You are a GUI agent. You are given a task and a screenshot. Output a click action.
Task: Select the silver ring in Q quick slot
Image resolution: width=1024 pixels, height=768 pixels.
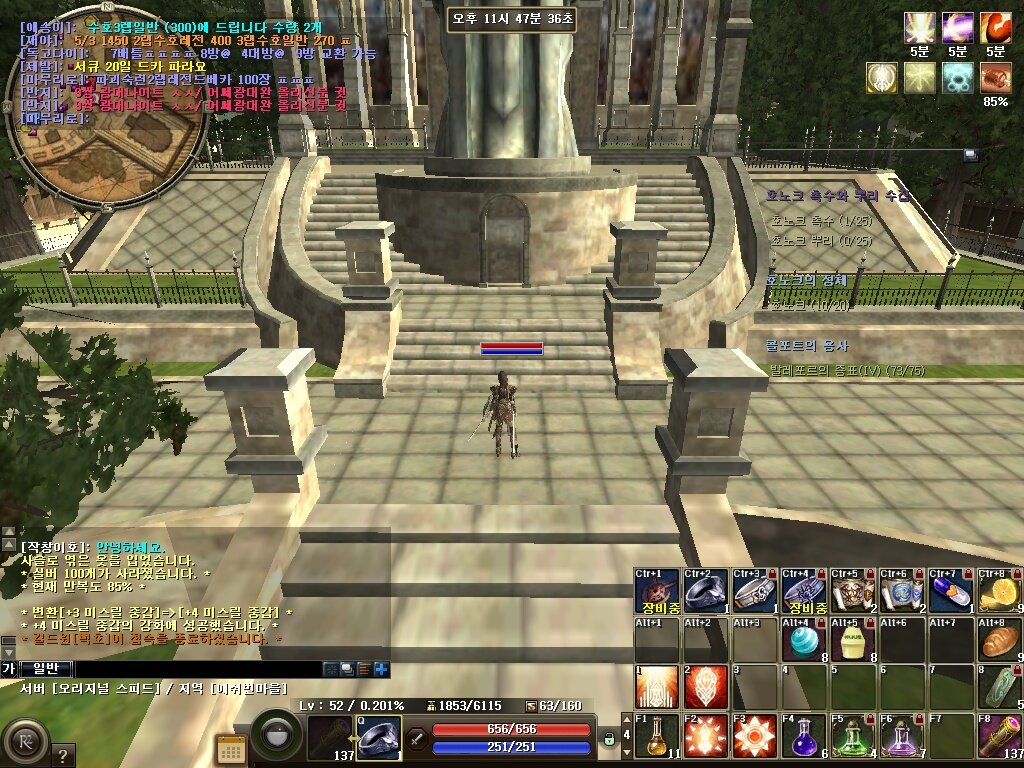click(x=379, y=739)
